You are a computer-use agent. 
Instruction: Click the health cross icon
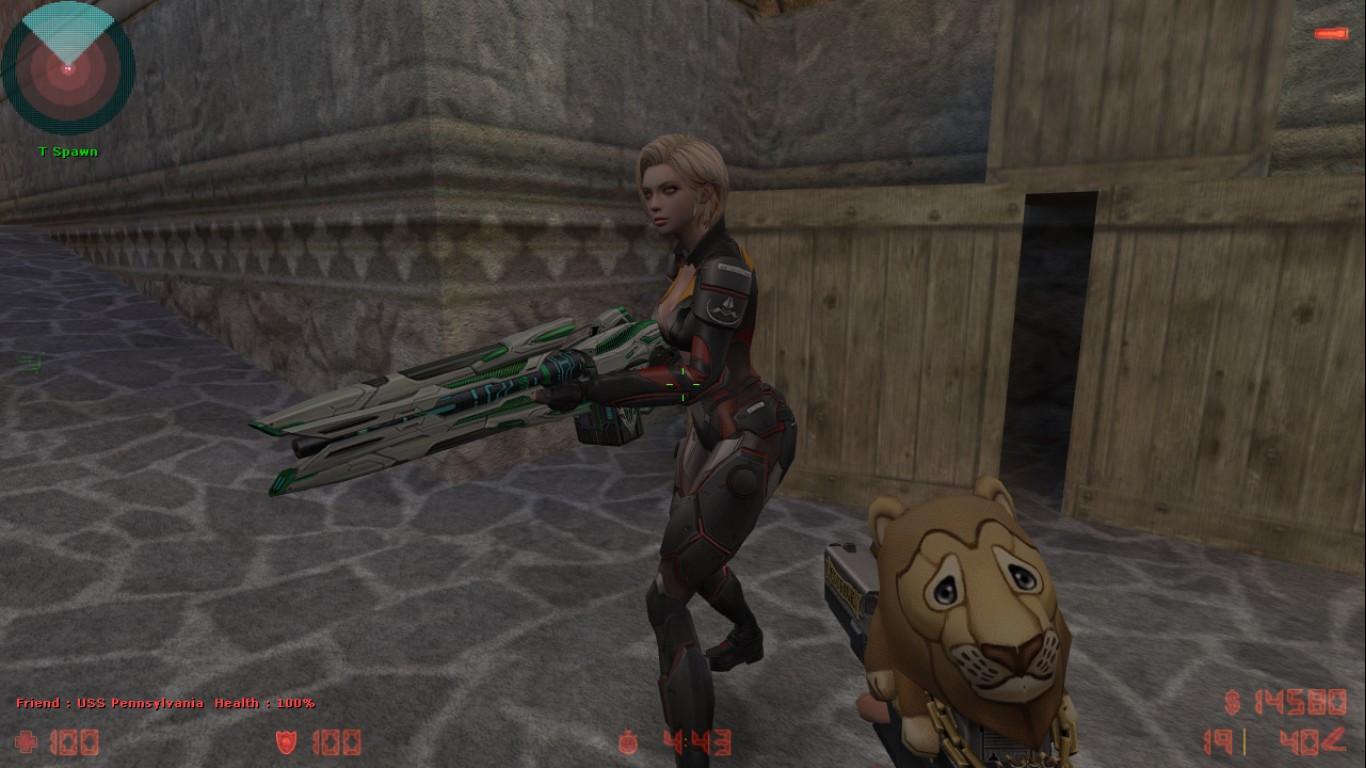pyautogui.click(x=25, y=742)
